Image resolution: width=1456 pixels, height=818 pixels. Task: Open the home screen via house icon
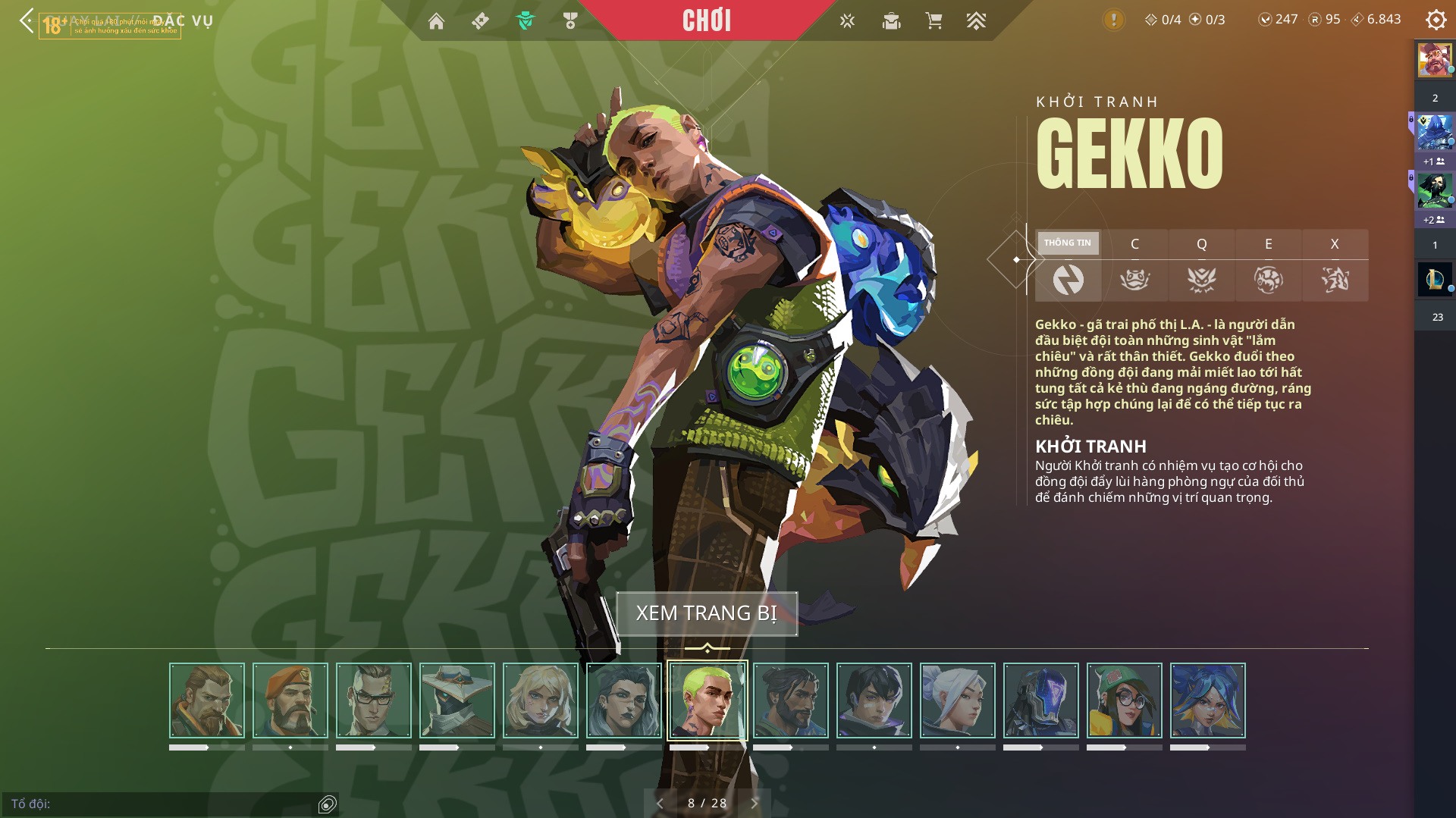click(x=436, y=21)
